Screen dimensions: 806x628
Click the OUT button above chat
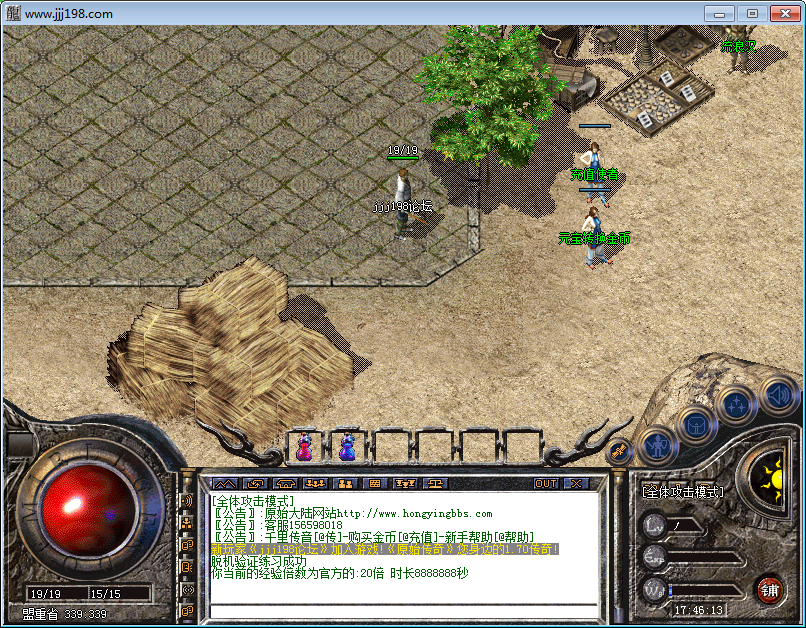click(x=545, y=483)
